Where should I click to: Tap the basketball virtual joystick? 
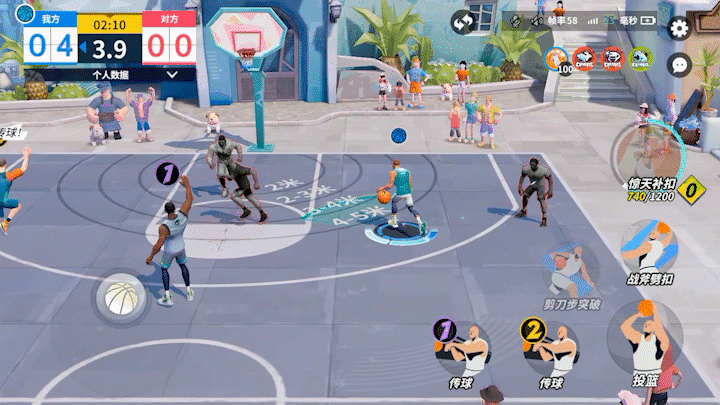point(121,297)
